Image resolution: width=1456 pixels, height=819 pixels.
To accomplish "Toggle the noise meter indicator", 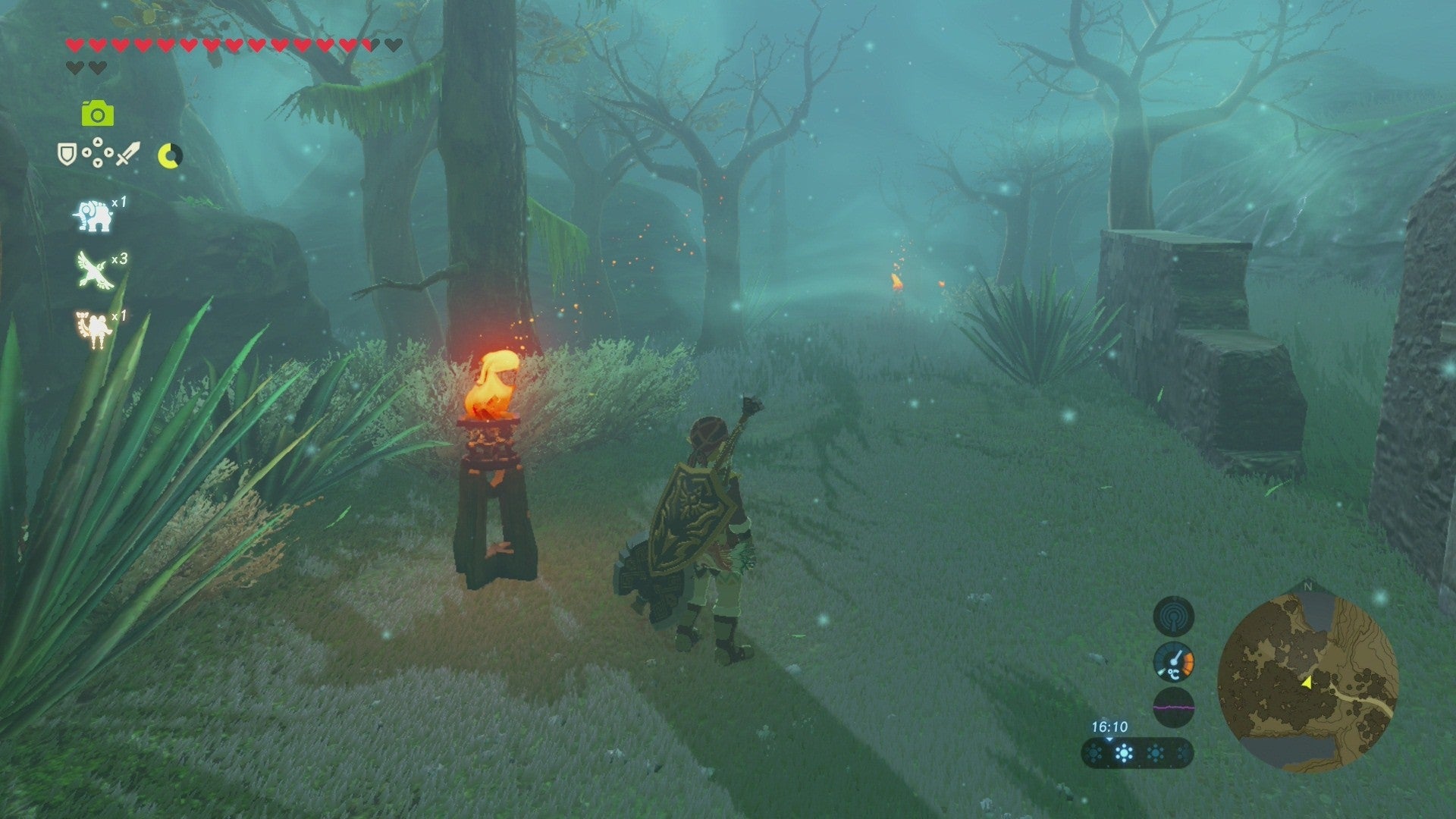I will (1173, 706).
